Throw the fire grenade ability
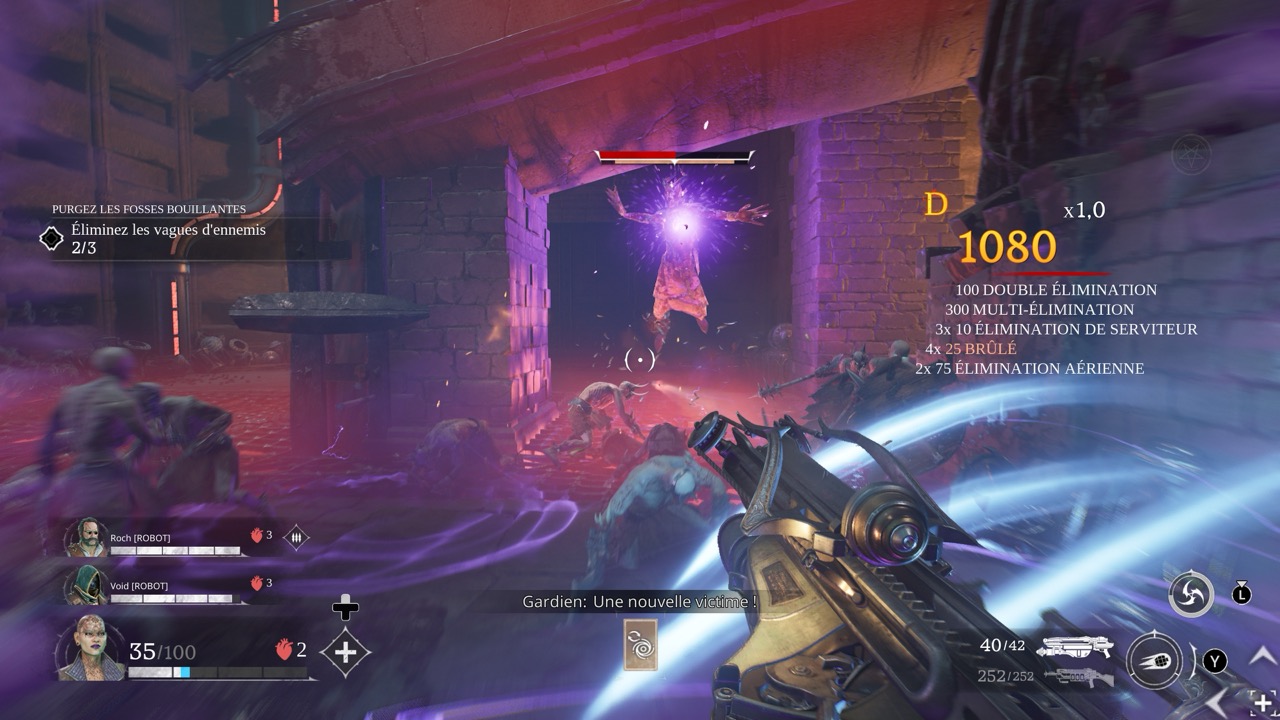Viewport: 1280px width, 720px height. [x=1155, y=661]
